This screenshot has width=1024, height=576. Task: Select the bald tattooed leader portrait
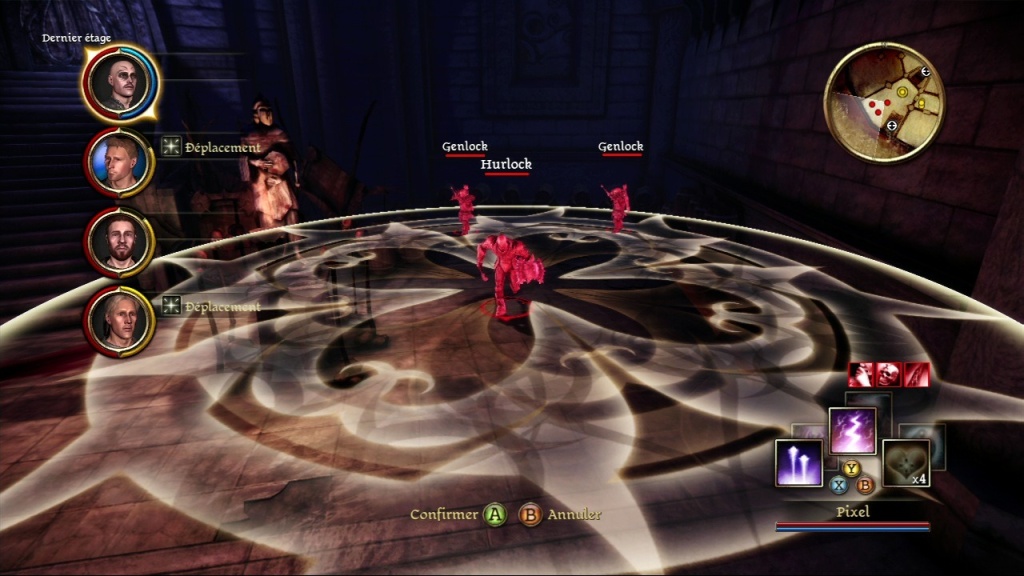(x=118, y=82)
